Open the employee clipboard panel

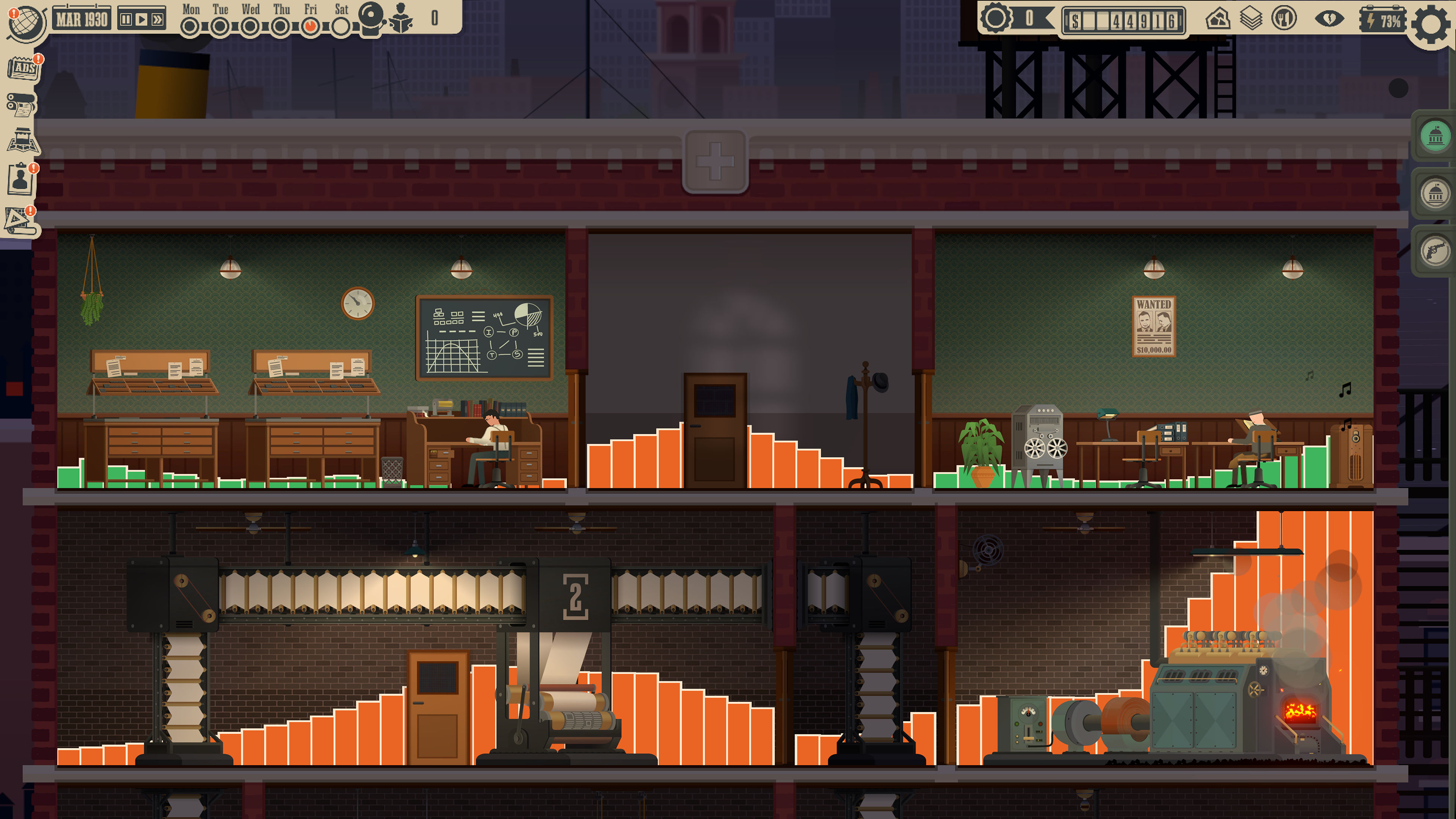21,180
